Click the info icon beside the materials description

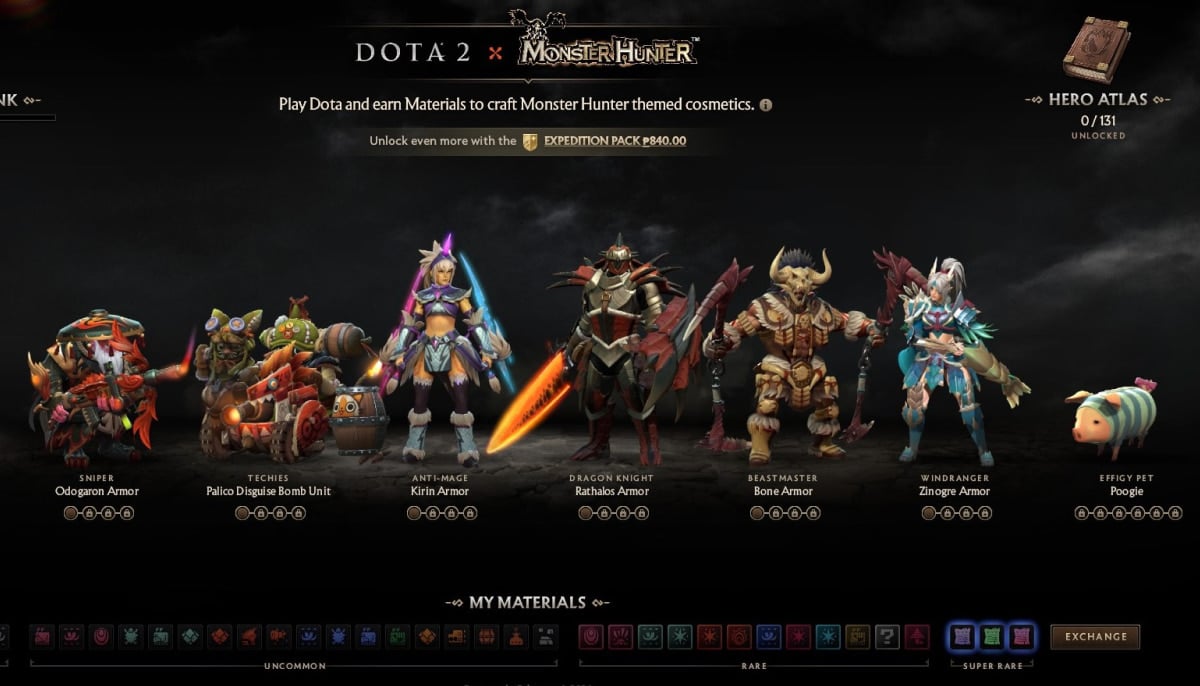click(766, 105)
